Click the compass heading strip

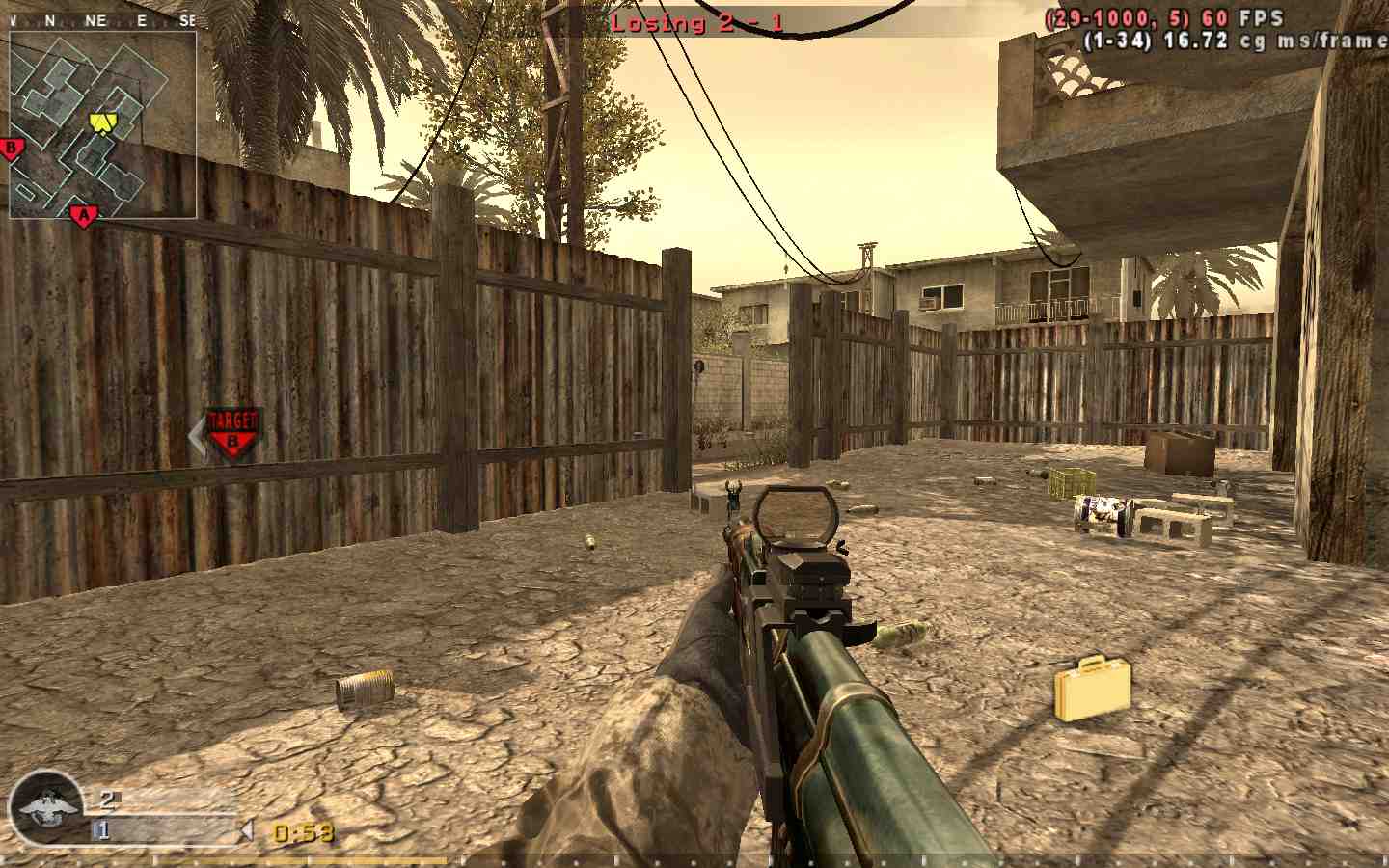101,20
